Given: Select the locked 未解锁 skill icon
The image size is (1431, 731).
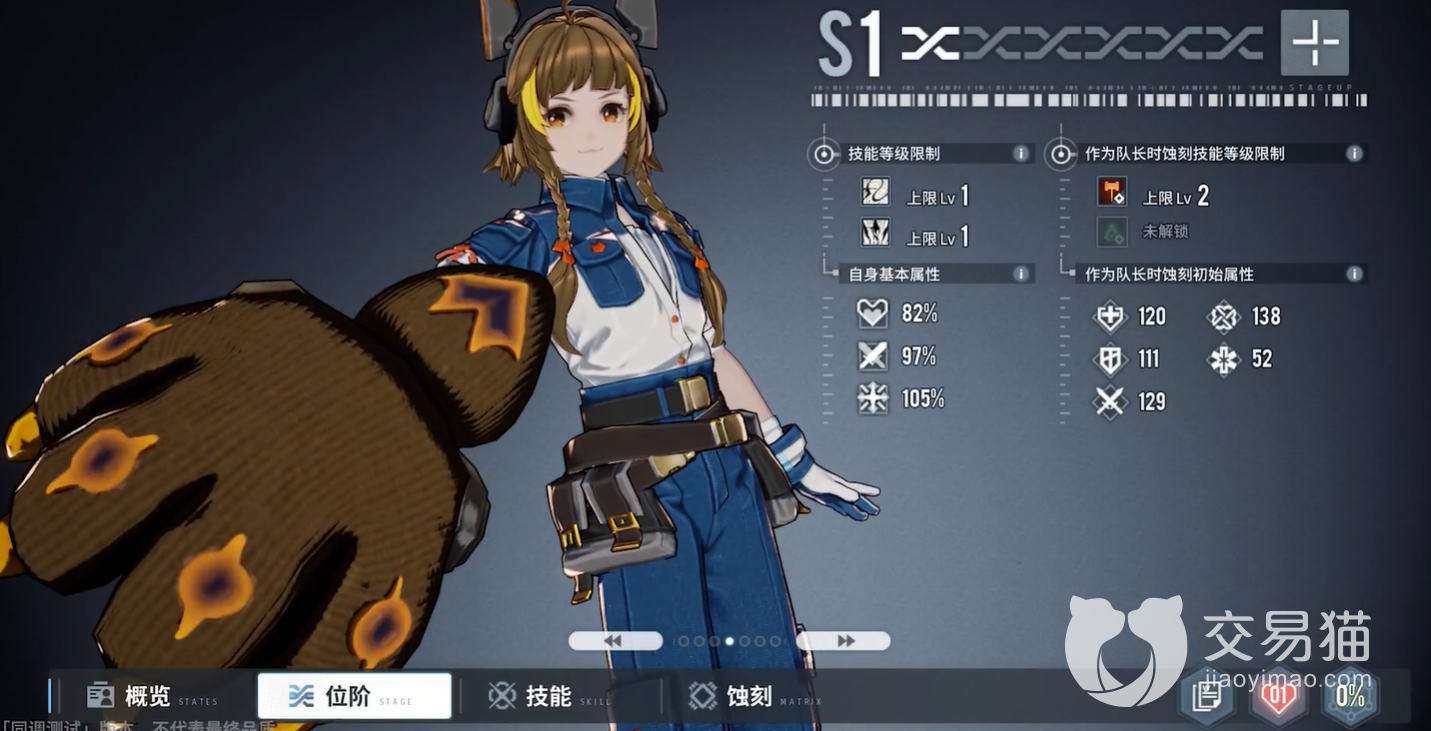Looking at the screenshot, I should pyautogui.click(x=1111, y=232).
